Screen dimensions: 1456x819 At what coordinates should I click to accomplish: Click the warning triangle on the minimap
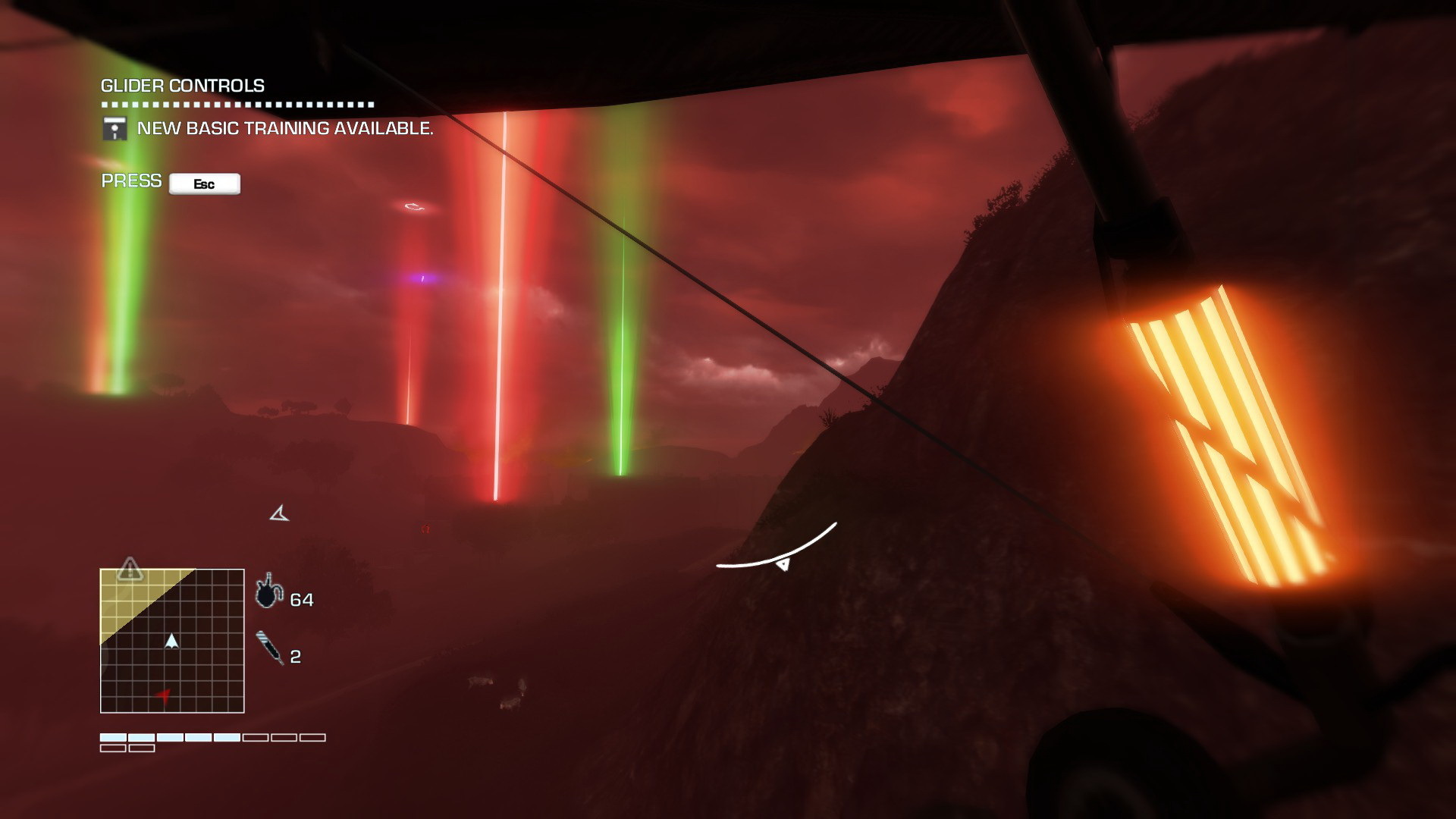click(x=130, y=568)
